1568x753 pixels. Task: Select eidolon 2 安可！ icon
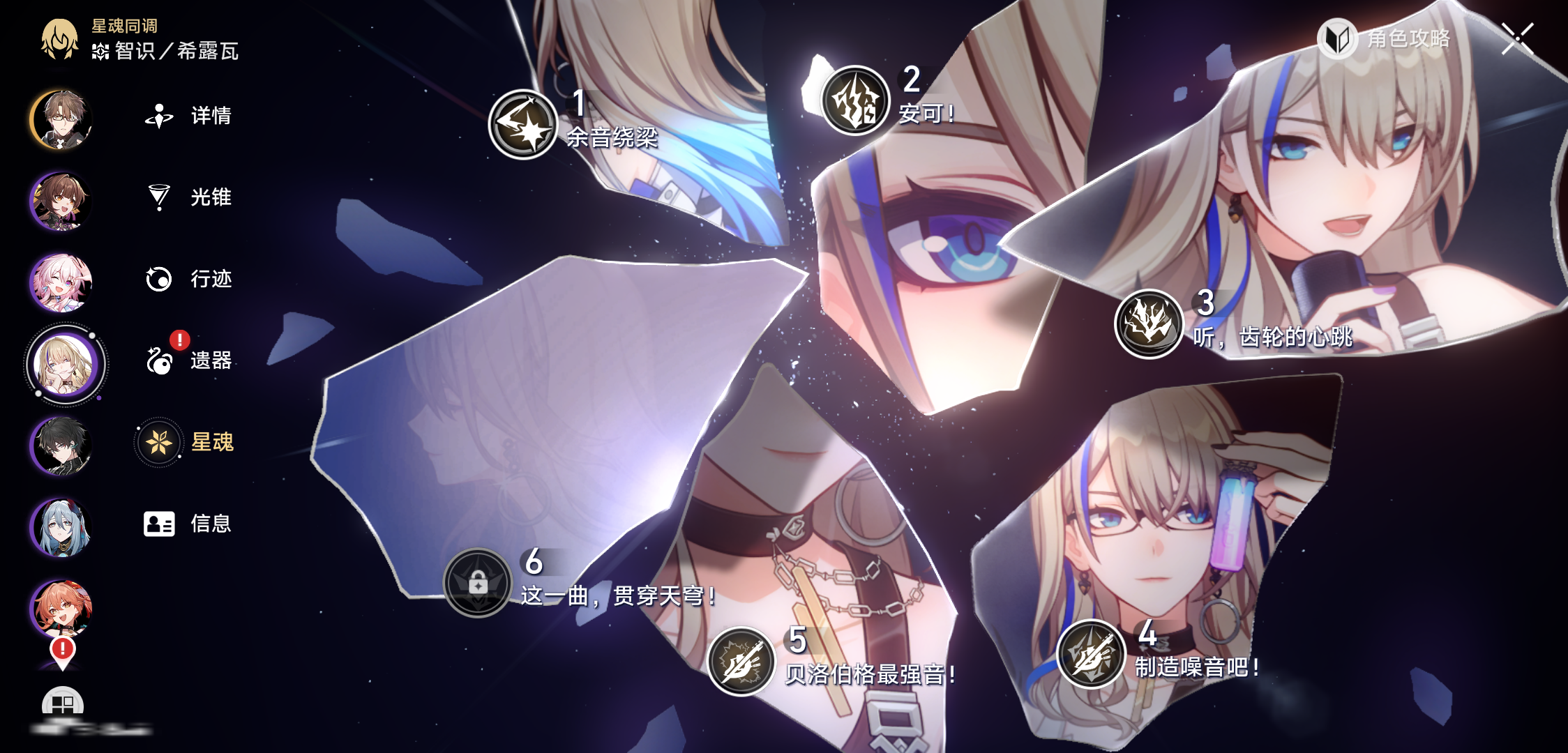click(x=855, y=101)
